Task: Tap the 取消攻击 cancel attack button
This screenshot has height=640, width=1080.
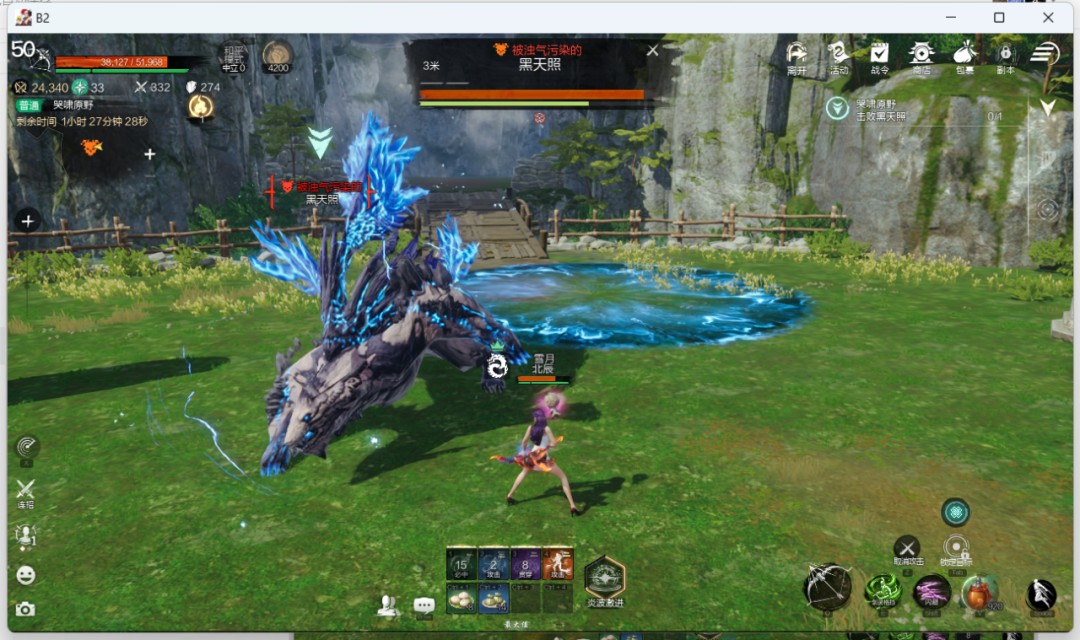Action: (906, 548)
